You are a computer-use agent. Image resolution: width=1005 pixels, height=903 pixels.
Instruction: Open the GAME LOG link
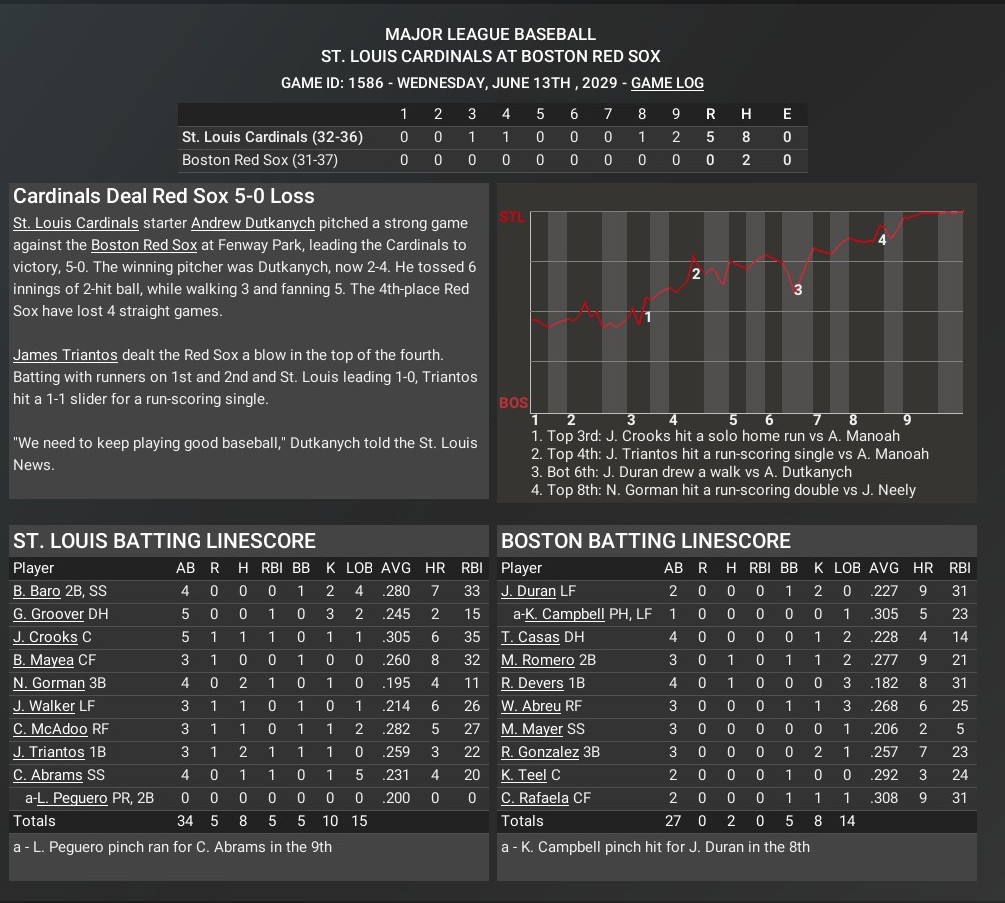coord(667,83)
